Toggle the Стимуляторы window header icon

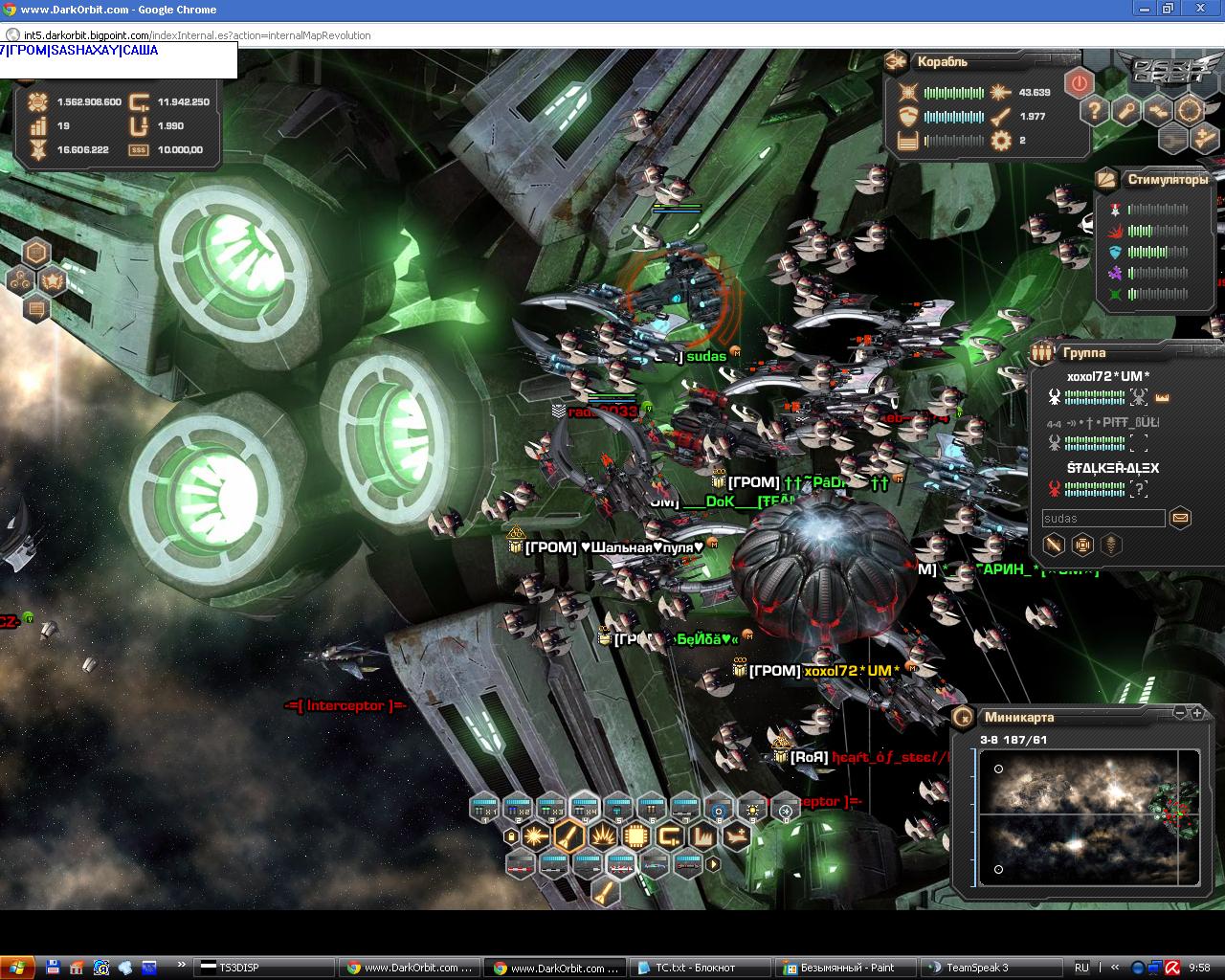coord(1106,179)
